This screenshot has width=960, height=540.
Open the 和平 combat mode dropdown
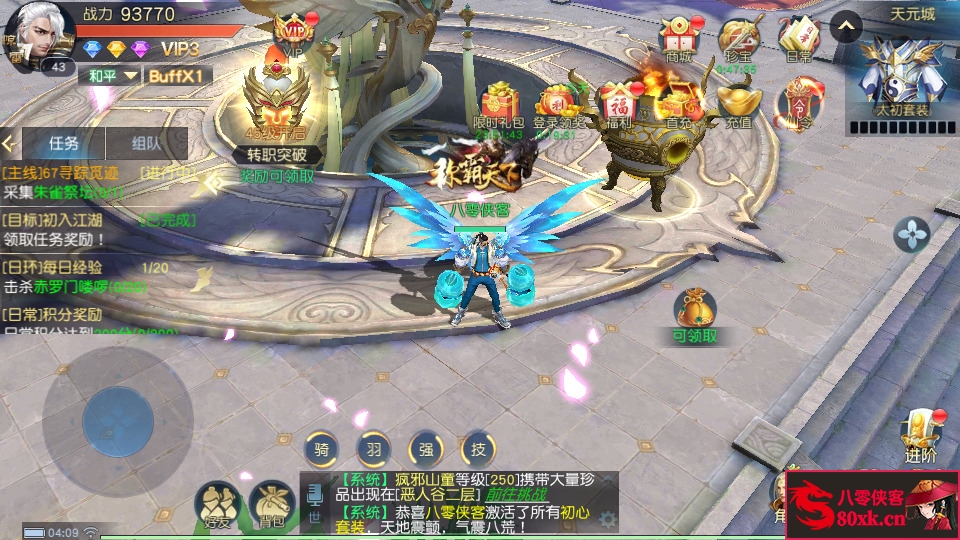(109, 76)
